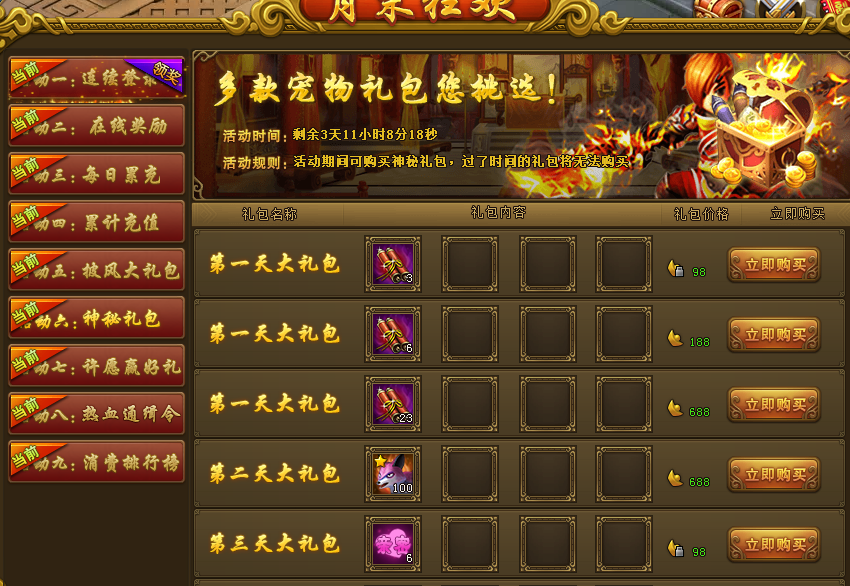Switch to 在线奖励 activity tab
The width and height of the screenshot is (850, 586).
[x=97, y=126]
